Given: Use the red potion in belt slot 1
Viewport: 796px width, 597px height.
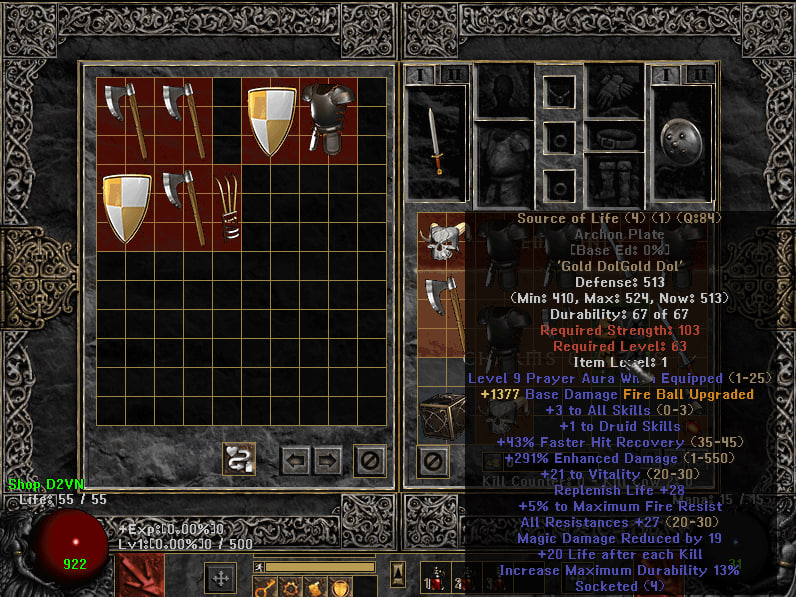Looking at the screenshot, I should pyautogui.click(x=436, y=580).
